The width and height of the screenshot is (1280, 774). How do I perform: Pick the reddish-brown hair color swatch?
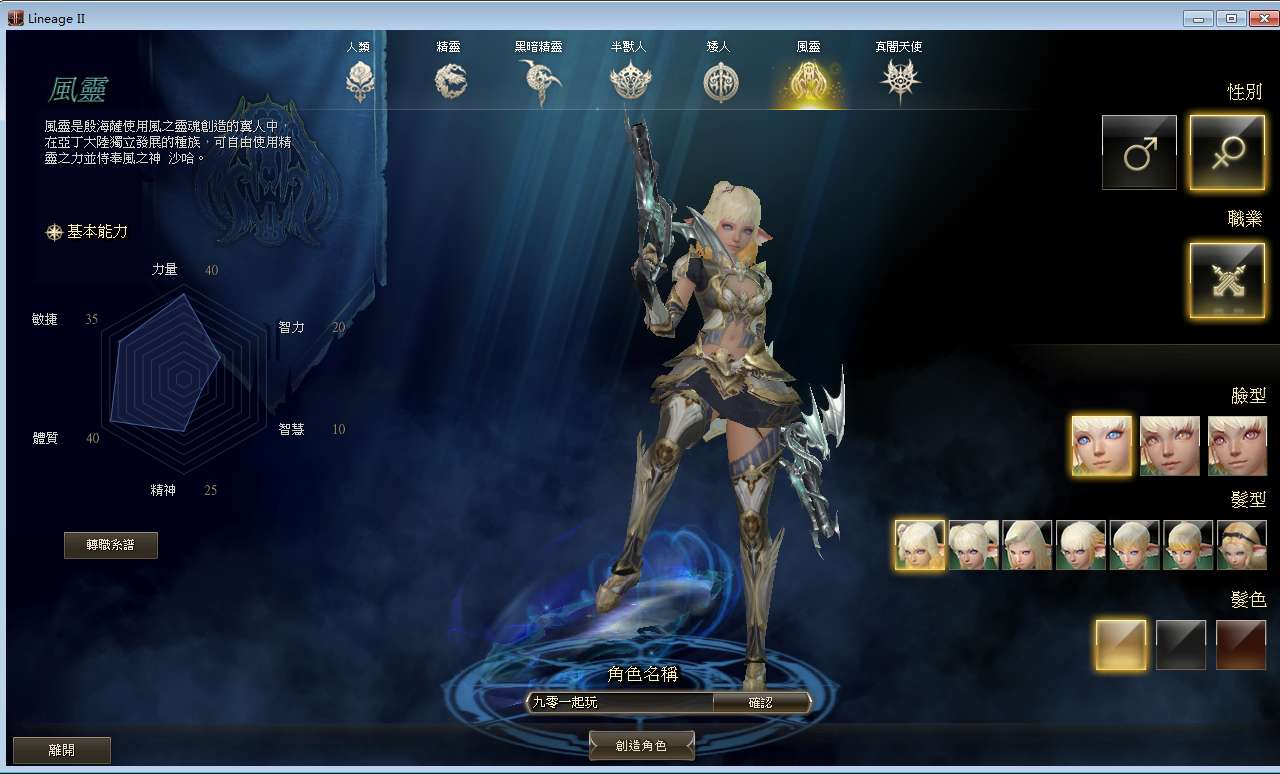click(x=1241, y=645)
